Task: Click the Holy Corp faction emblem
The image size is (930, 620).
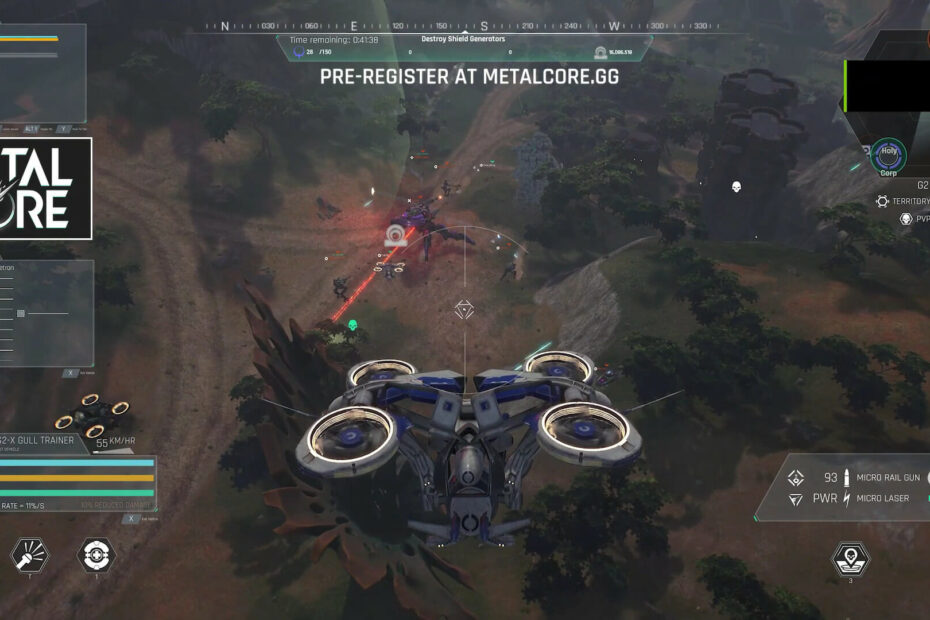Action: click(x=888, y=155)
